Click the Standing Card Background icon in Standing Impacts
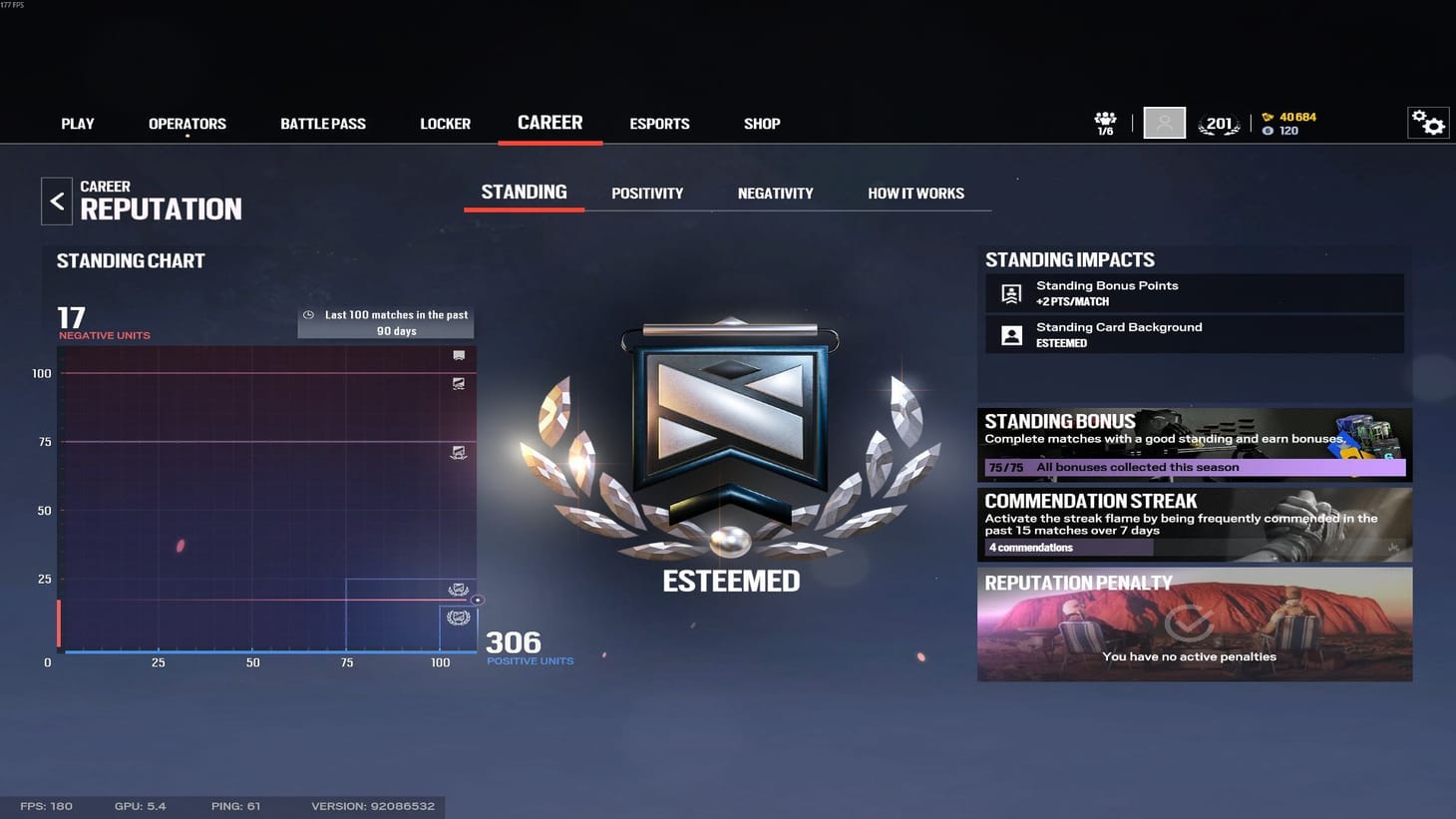 1010,334
